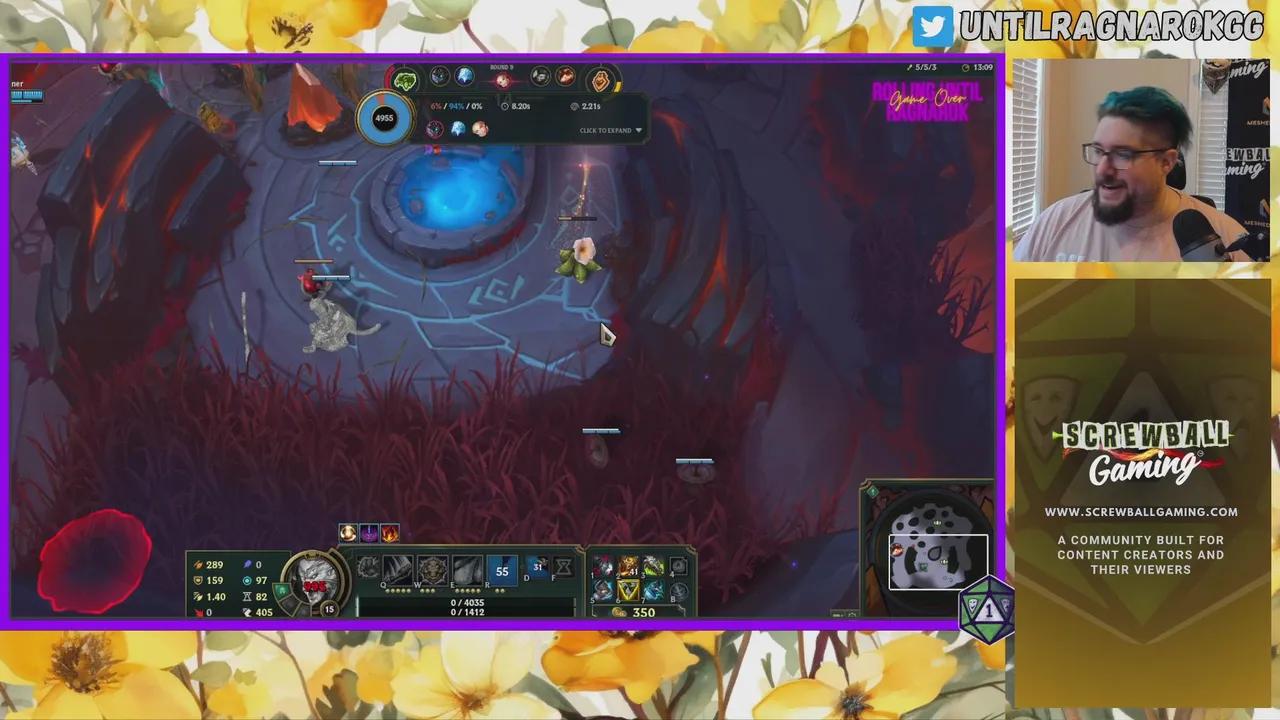Use the Stopwatch hourglass in the F slot
Screen dimensions: 1280x720
[x=564, y=566]
